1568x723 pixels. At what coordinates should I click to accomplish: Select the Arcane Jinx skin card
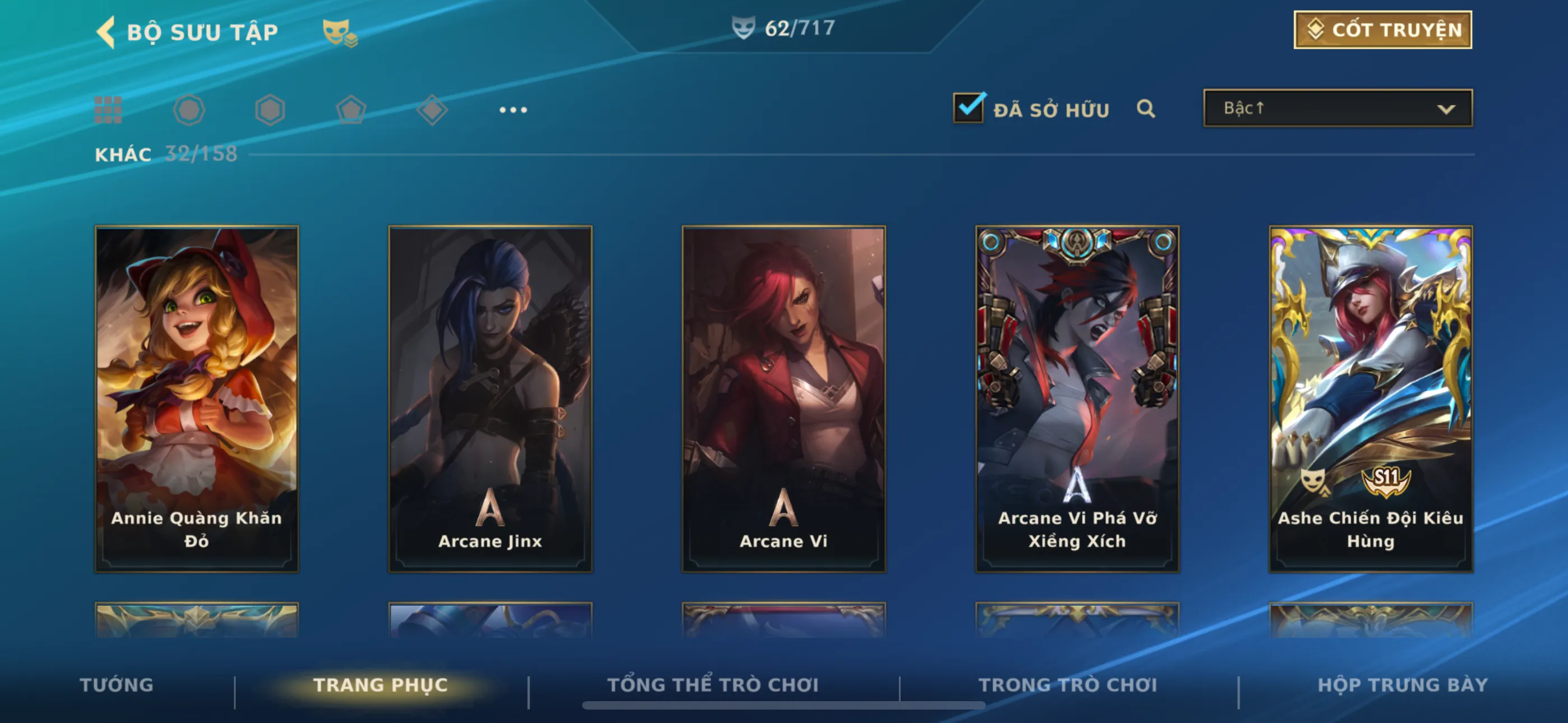(x=490, y=398)
